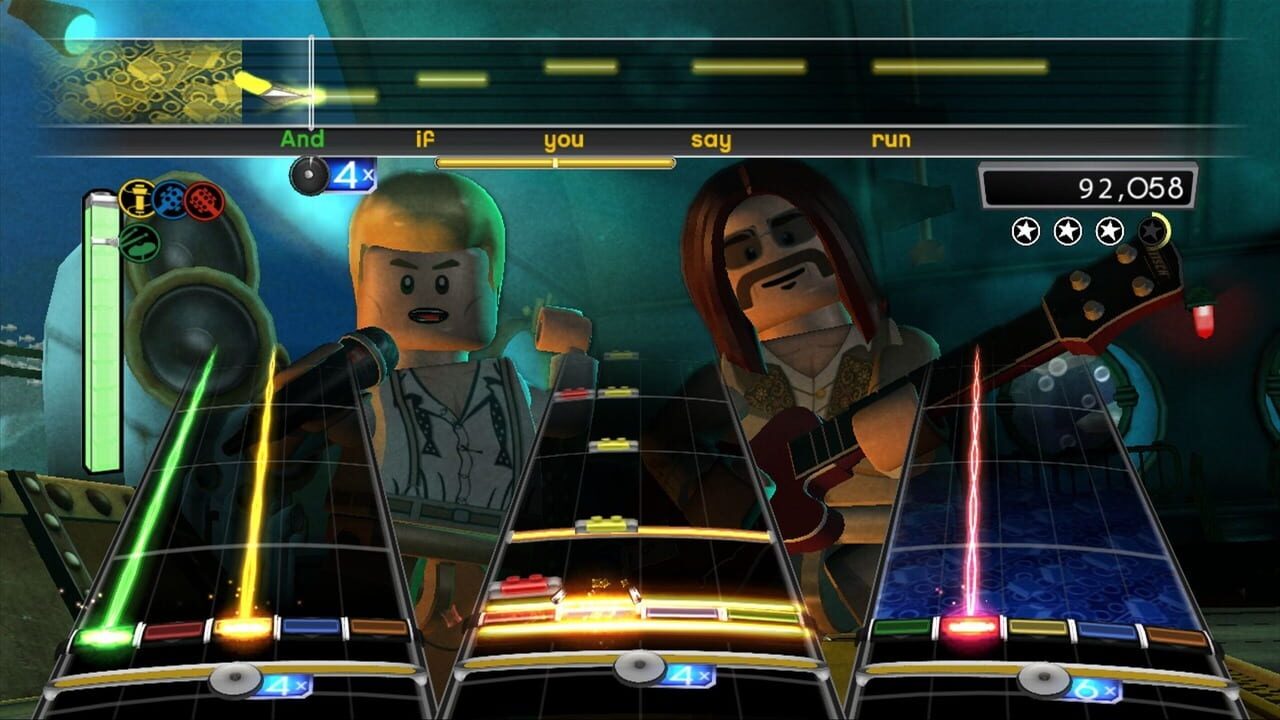This screenshot has width=1280, height=720.
Task: Click the green drum kit icon
Action: [x=140, y=243]
